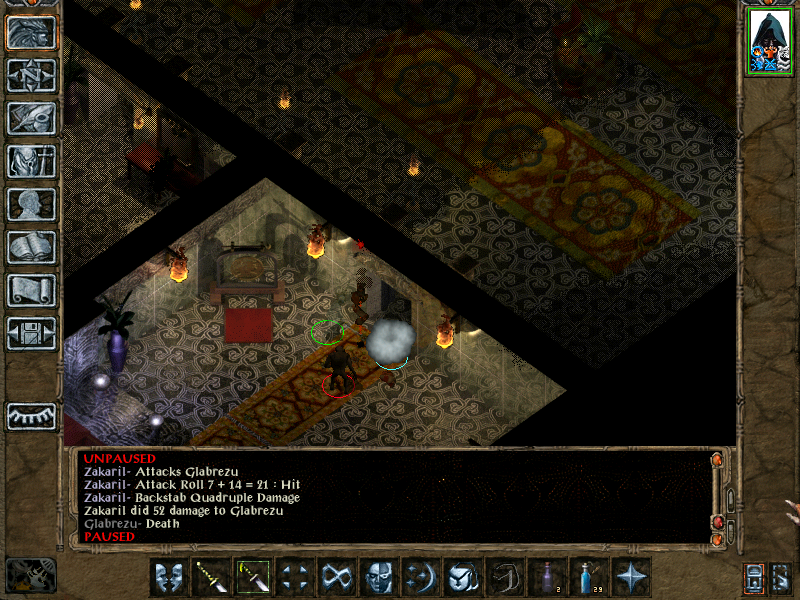Open the mage spellbook button
The height and width of the screenshot is (600, 800).
point(31,247)
